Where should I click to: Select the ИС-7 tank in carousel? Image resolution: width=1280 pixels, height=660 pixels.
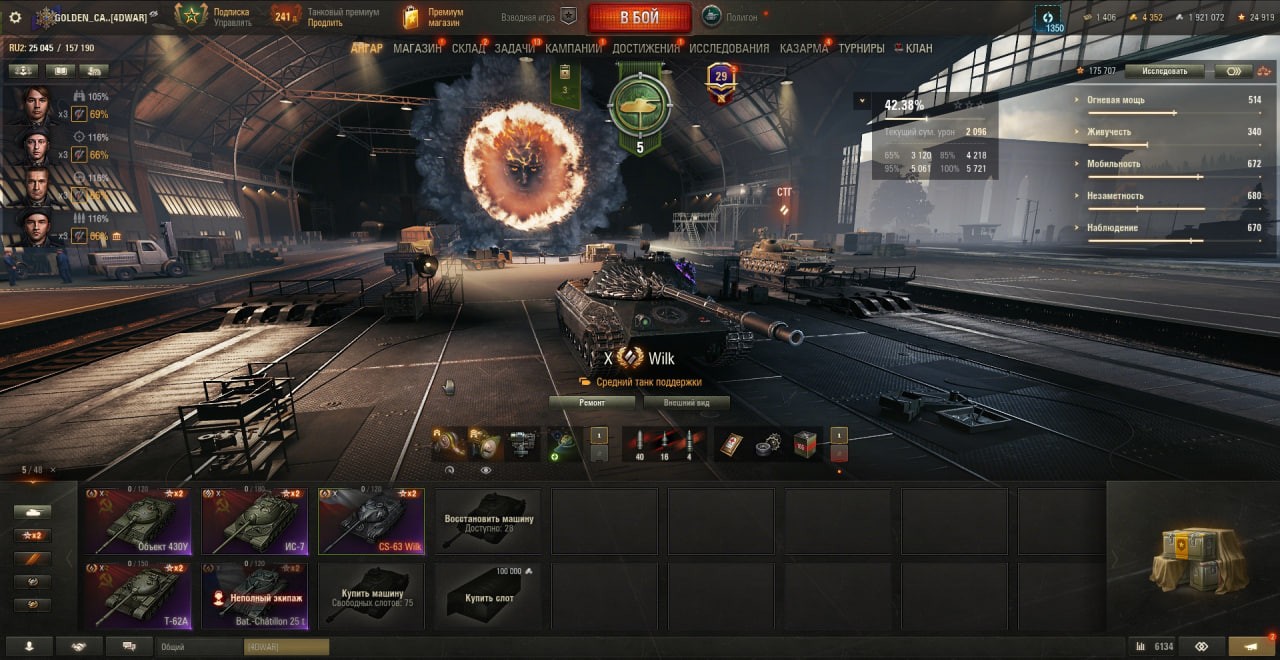point(254,521)
